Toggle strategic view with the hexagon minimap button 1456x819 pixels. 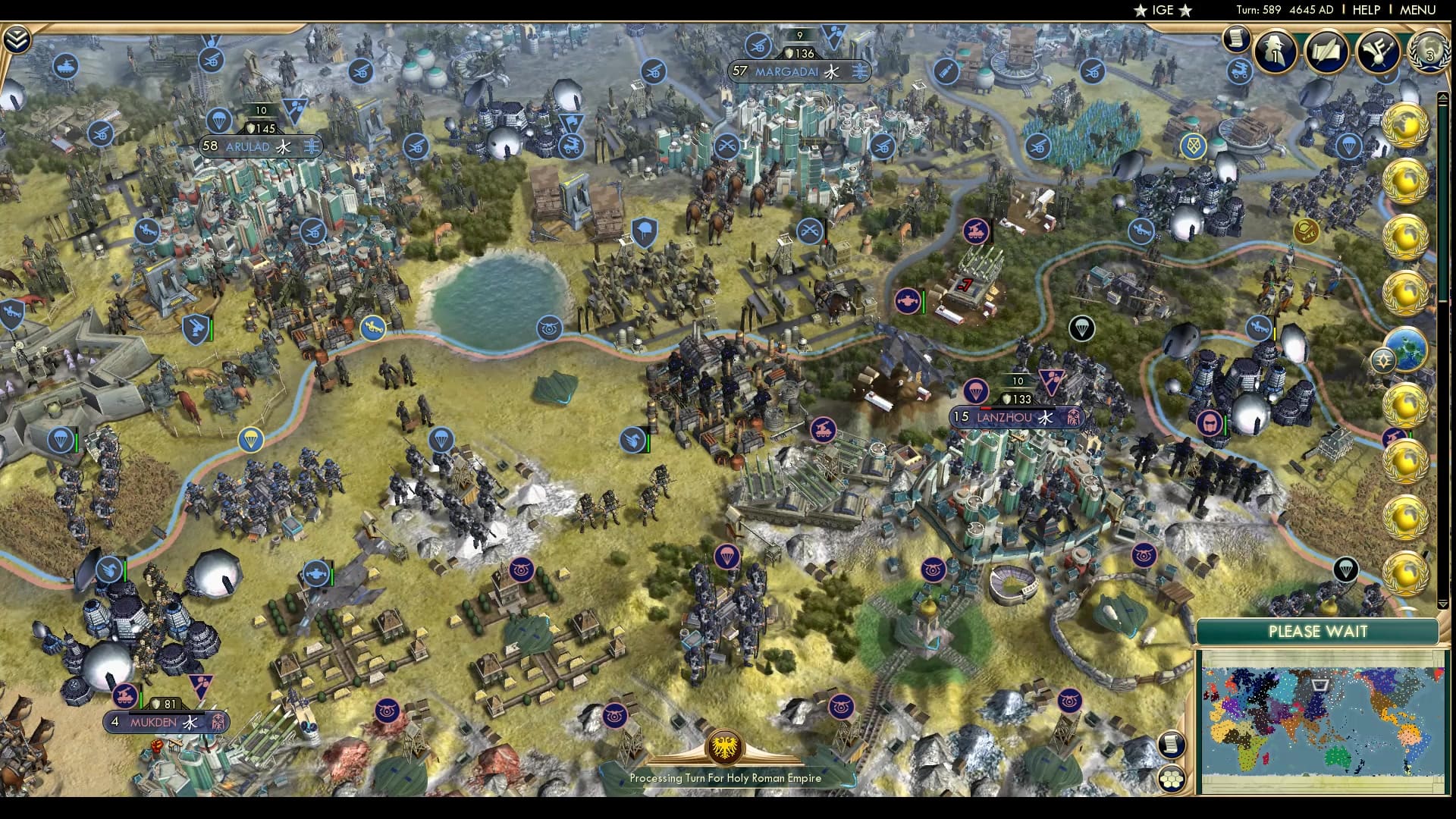[1172, 779]
